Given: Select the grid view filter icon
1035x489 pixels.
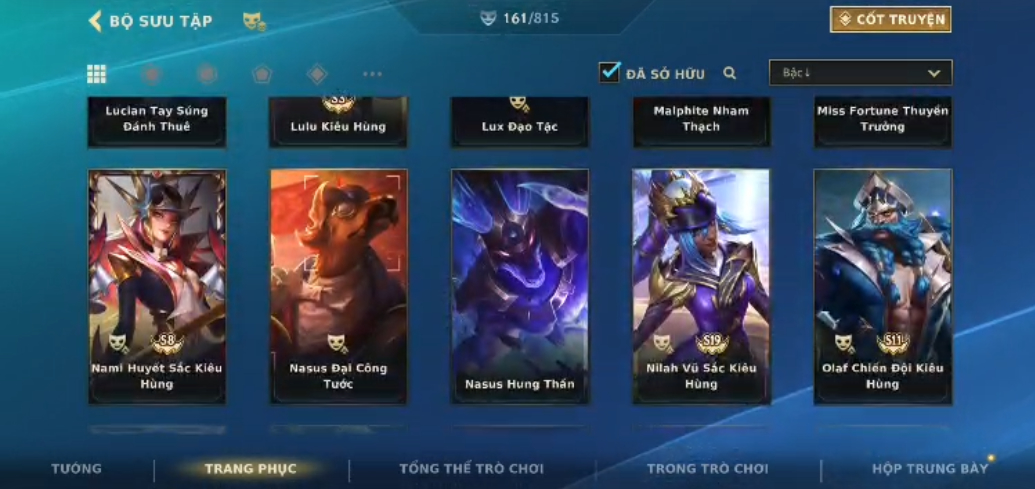Looking at the screenshot, I should click(97, 74).
